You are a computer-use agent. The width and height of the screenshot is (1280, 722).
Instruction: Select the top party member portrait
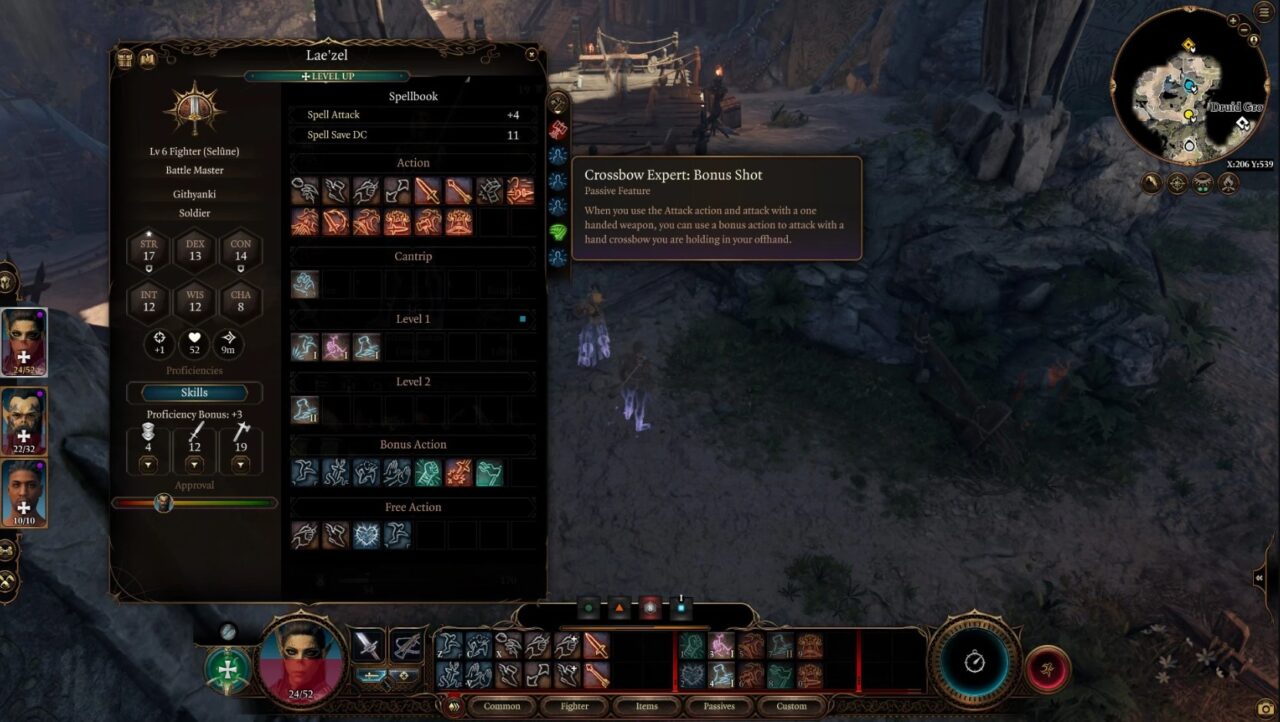(x=24, y=341)
